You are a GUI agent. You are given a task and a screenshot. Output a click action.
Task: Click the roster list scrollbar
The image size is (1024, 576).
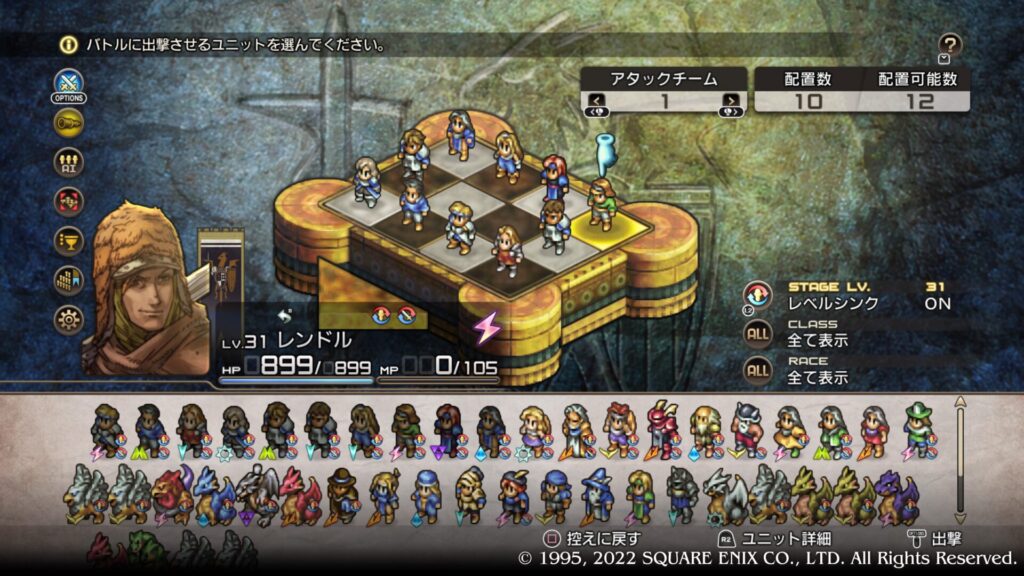click(x=961, y=460)
